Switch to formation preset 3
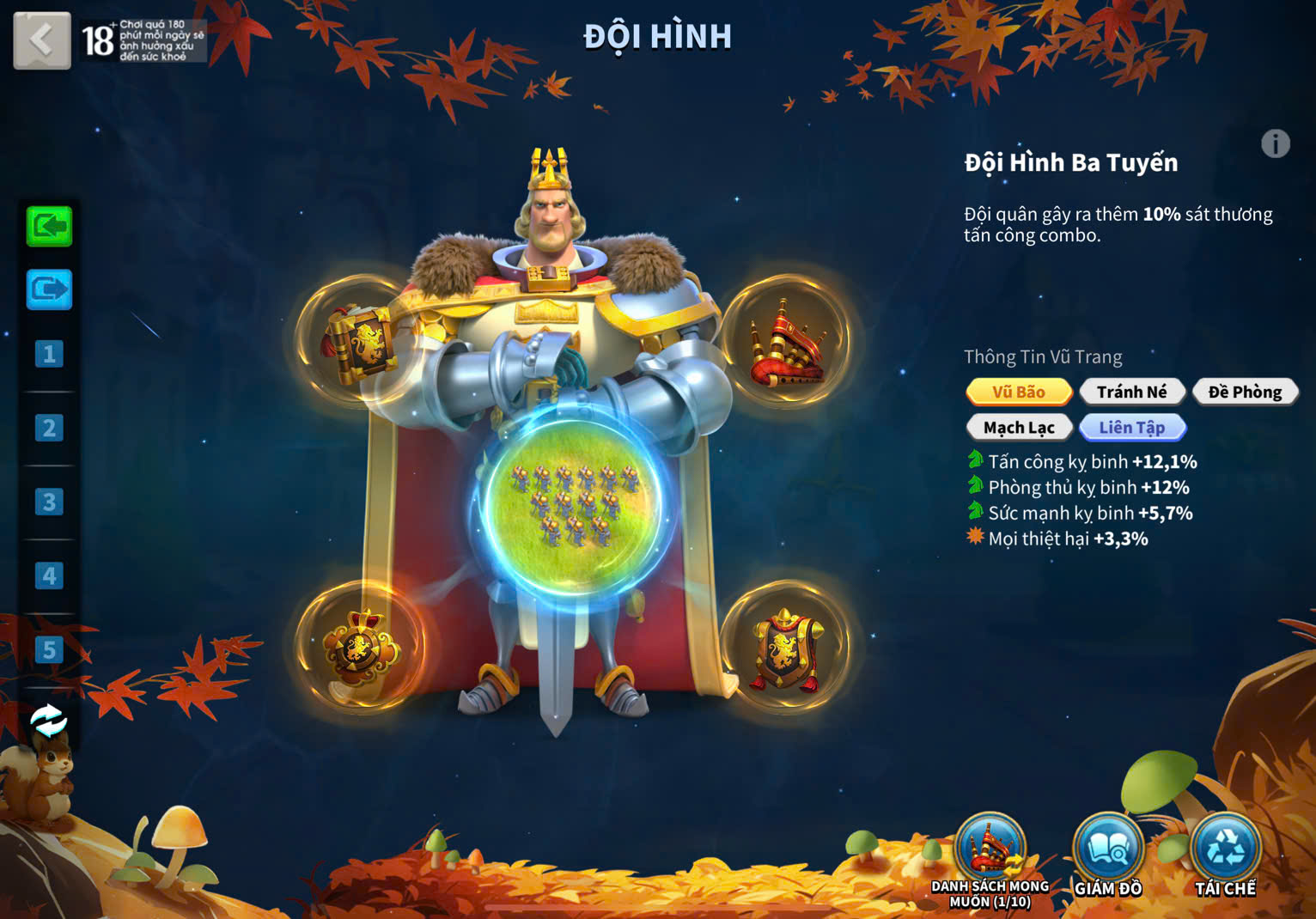Image resolution: width=1316 pixels, height=919 pixels. coord(49,502)
